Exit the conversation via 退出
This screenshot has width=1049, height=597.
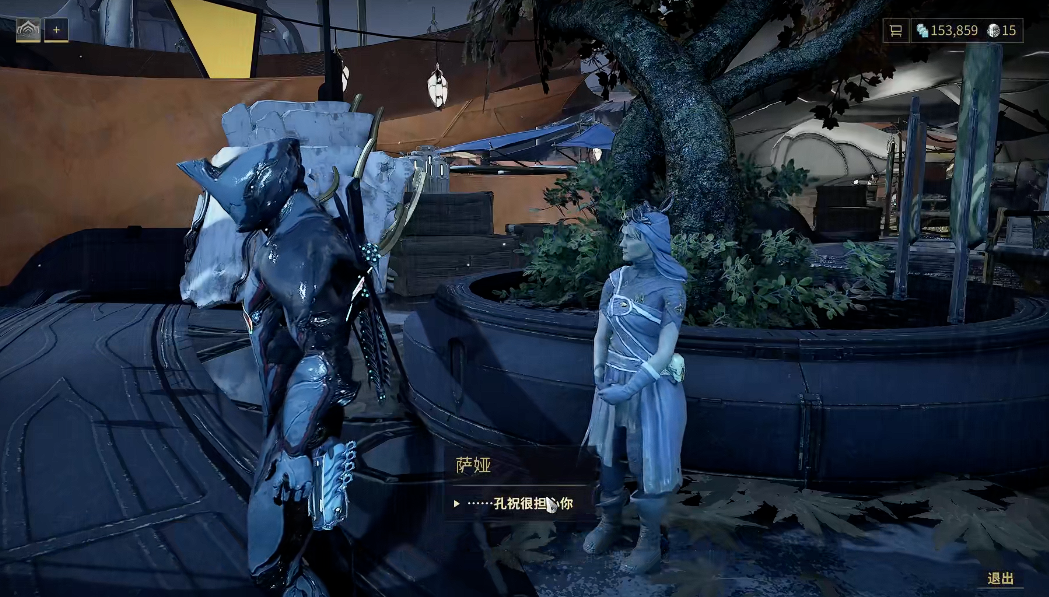pyautogui.click(x=1000, y=578)
